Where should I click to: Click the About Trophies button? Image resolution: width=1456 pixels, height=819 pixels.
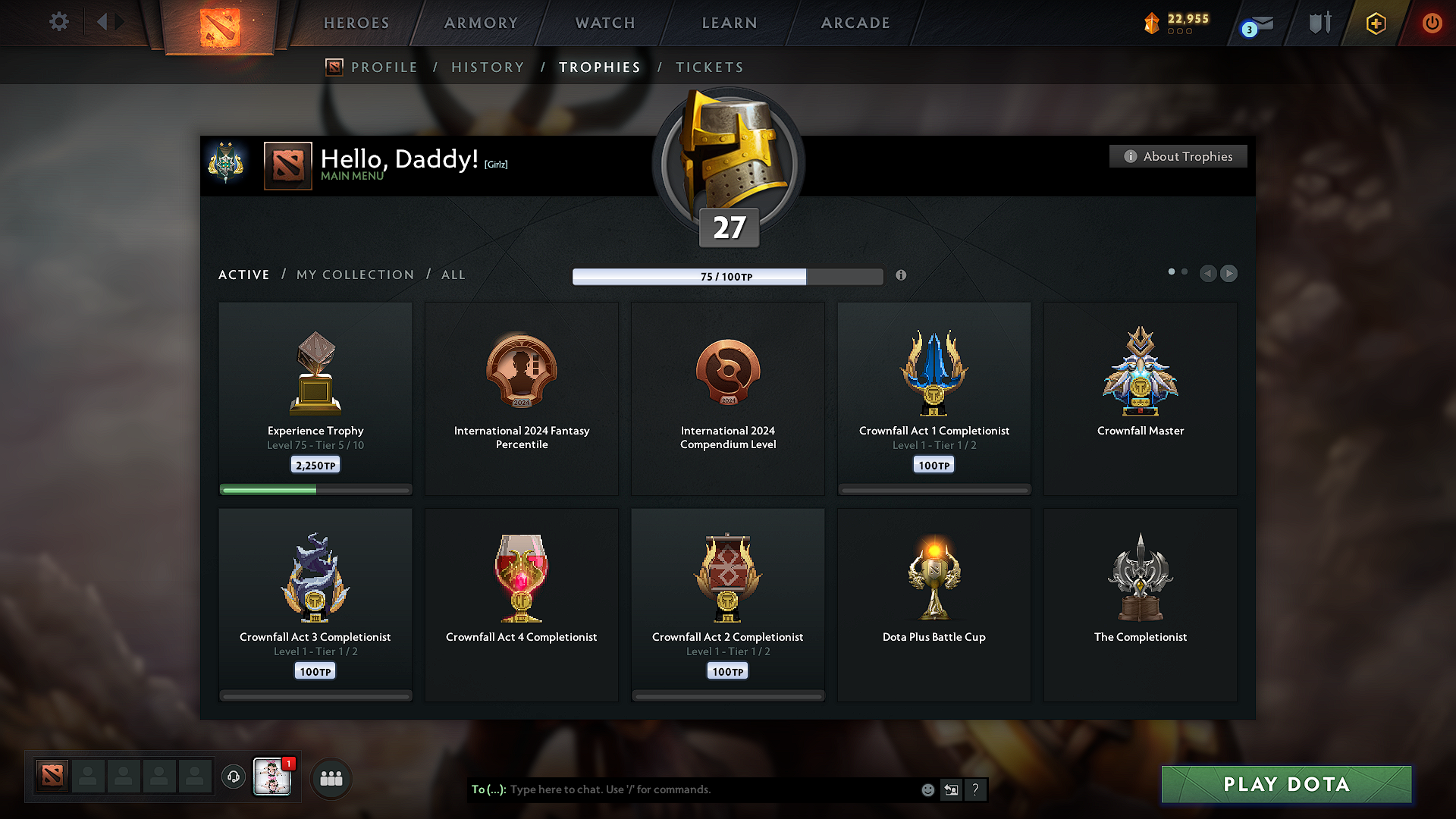(x=1178, y=156)
